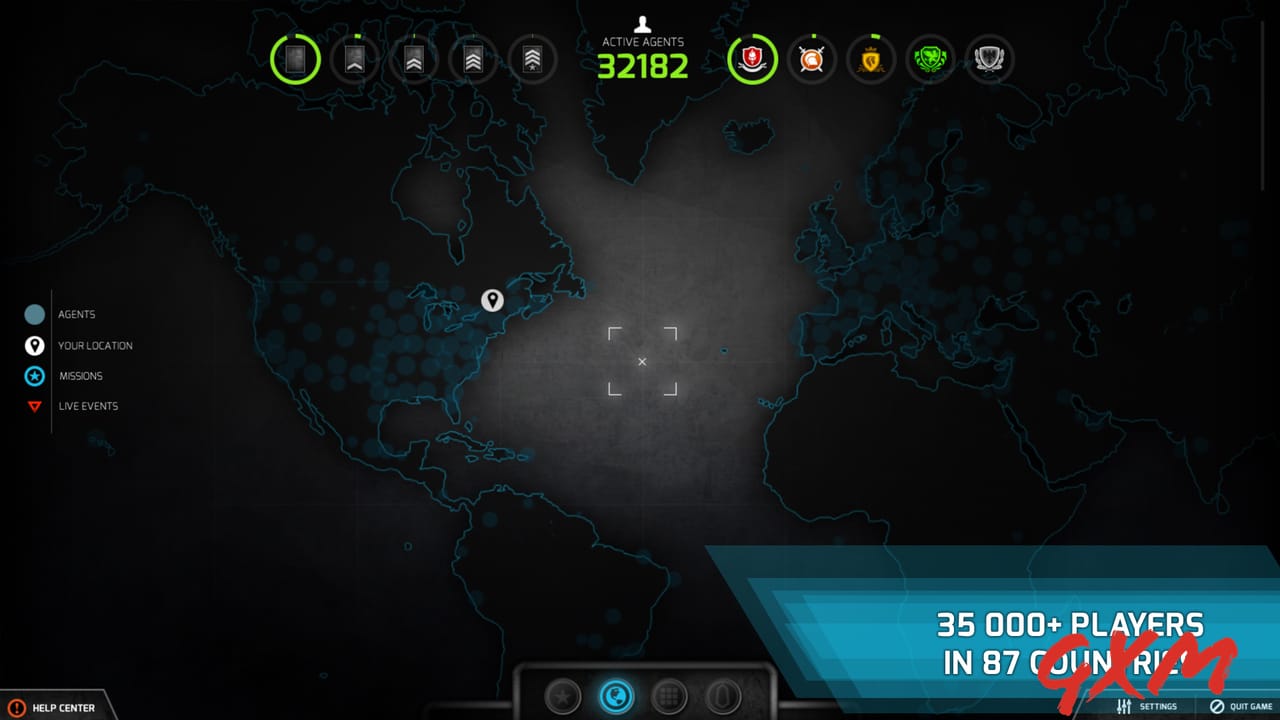Open the Help Center

point(48,706)
